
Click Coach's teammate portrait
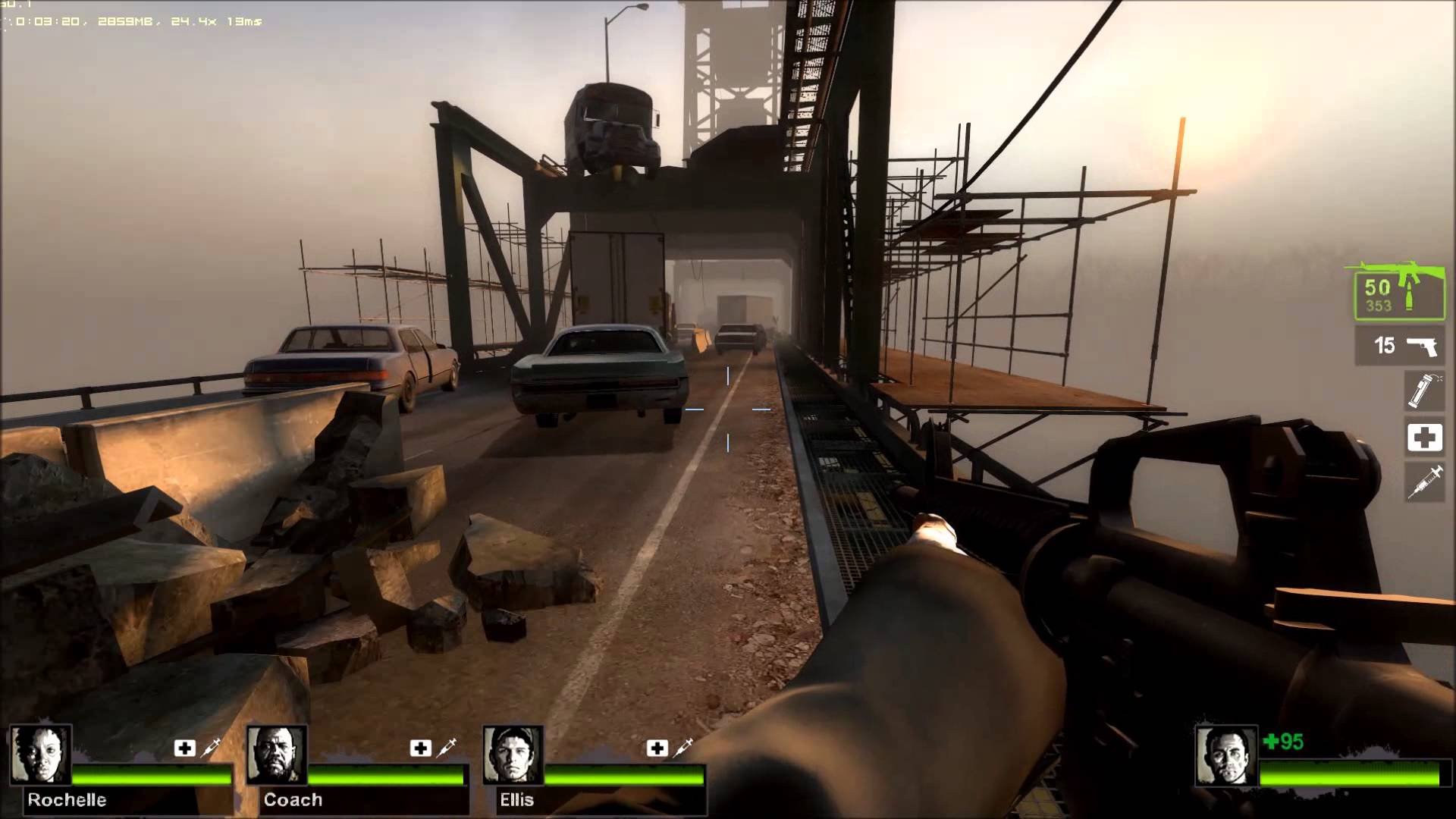pyautogui.click(x=277, y=755)
